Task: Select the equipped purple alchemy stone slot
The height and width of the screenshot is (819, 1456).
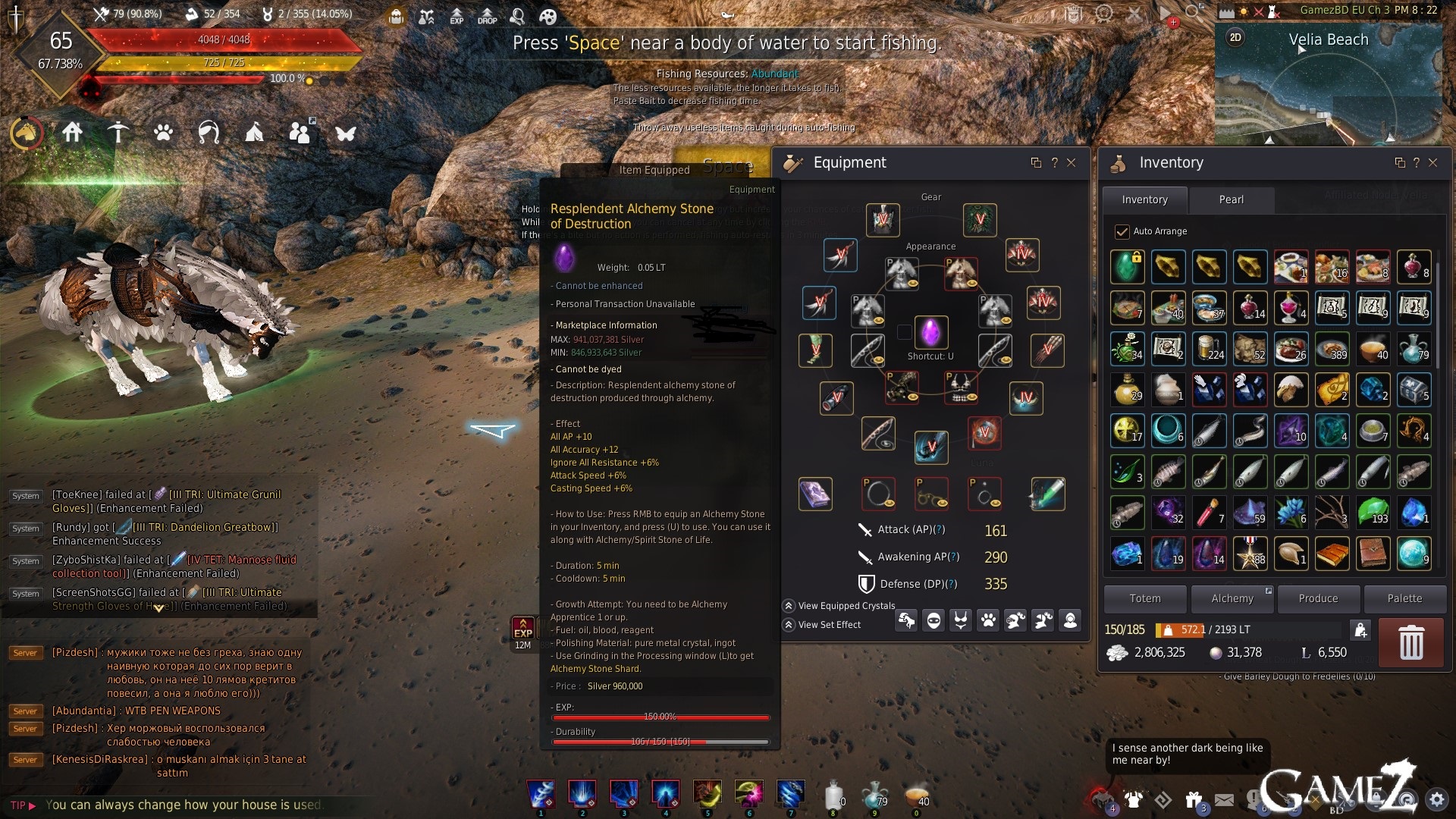Action: 930,332
